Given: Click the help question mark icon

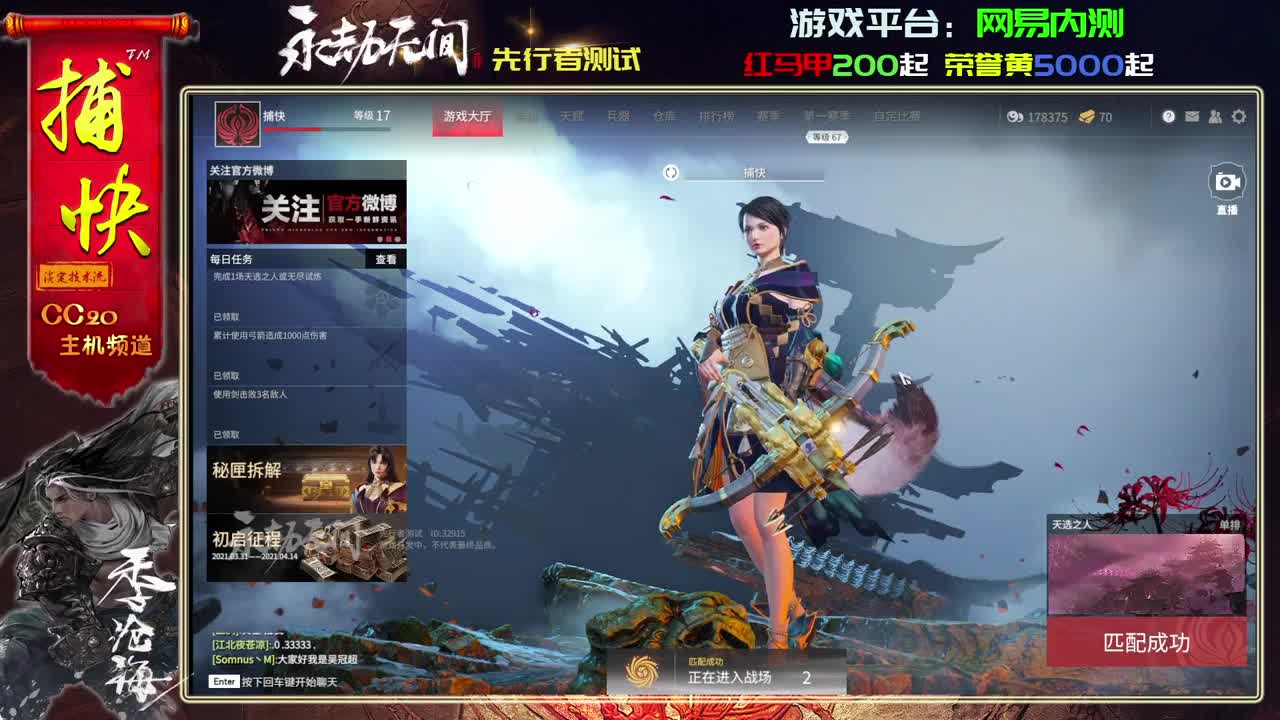Looking at the screenshot, I should click(1169, 116).
